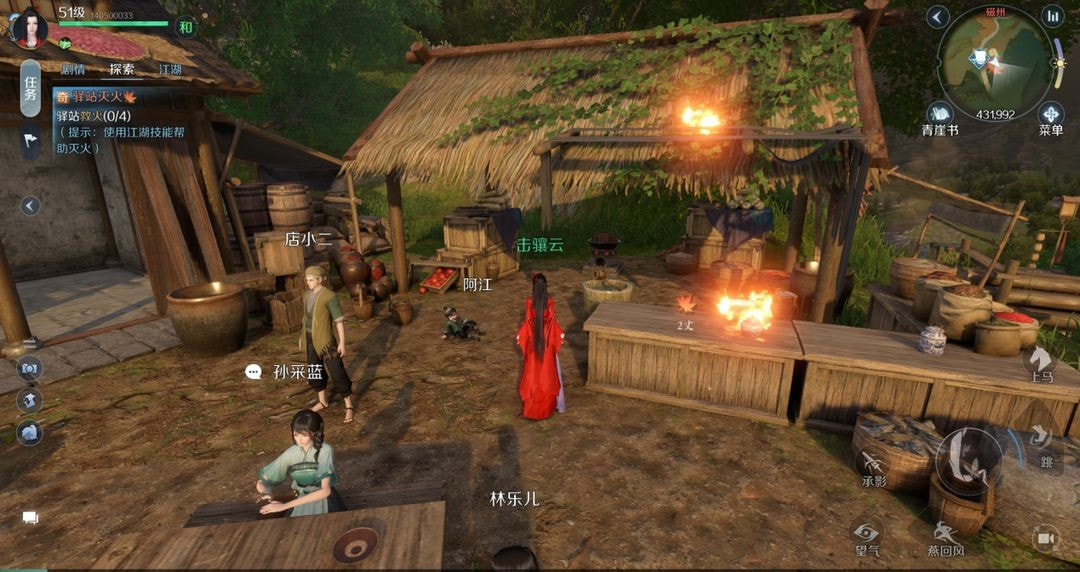Mount the horse with 上马

click(x=1041, y=362)
